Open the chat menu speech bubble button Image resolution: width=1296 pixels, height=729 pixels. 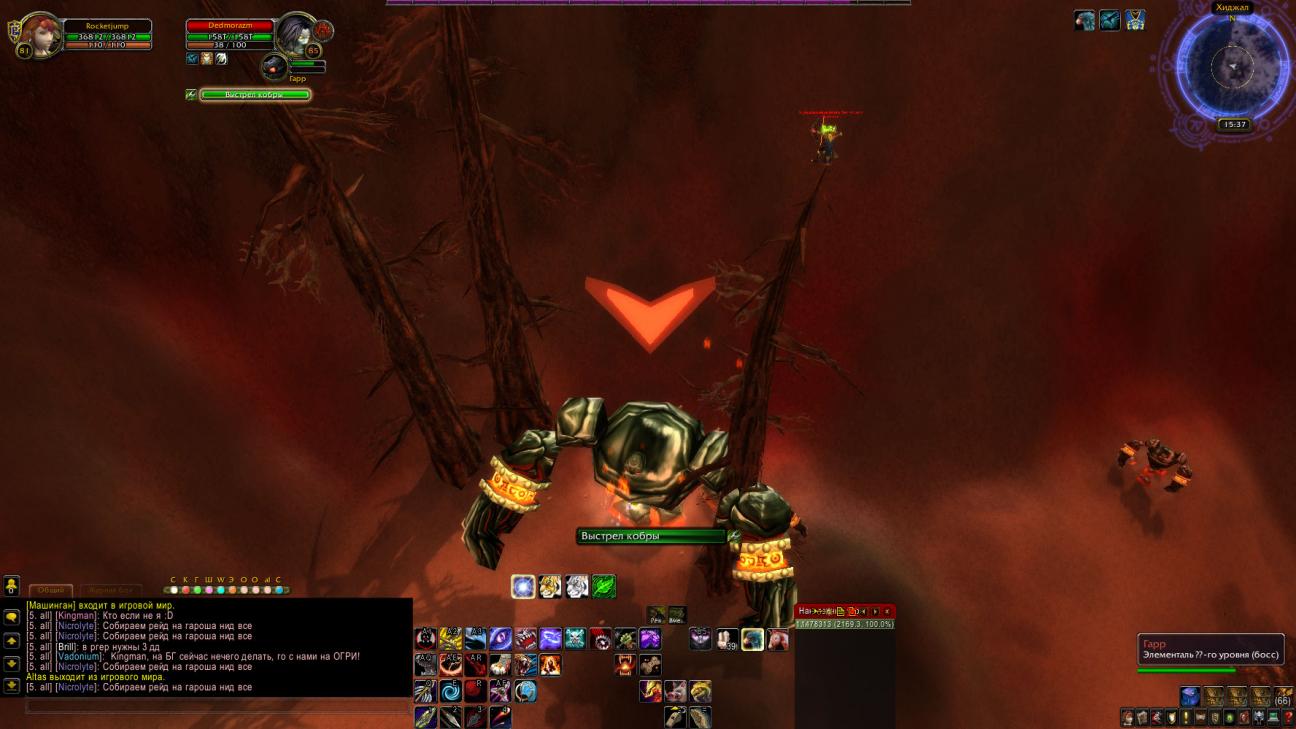coord(11,617)
